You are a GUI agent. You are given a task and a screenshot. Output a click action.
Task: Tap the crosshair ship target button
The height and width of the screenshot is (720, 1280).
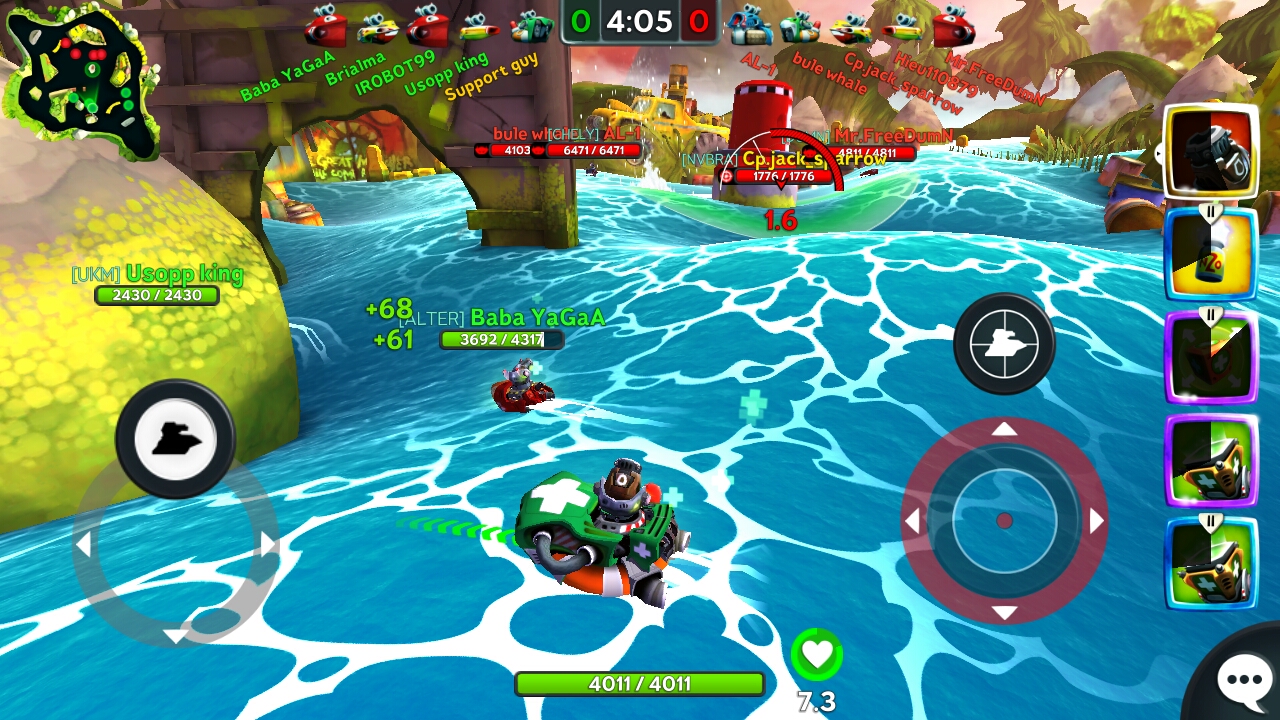[1004, 344]
